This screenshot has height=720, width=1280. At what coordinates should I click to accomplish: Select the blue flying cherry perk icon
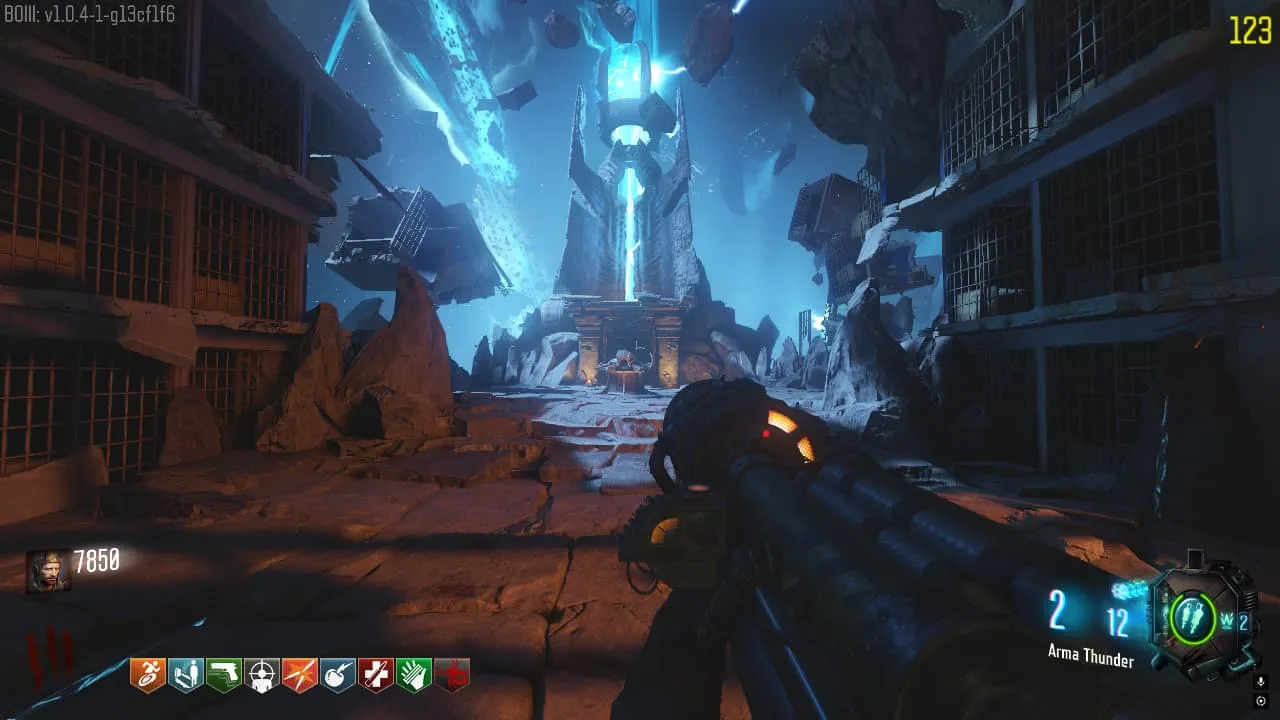click(x=338, y=675)
